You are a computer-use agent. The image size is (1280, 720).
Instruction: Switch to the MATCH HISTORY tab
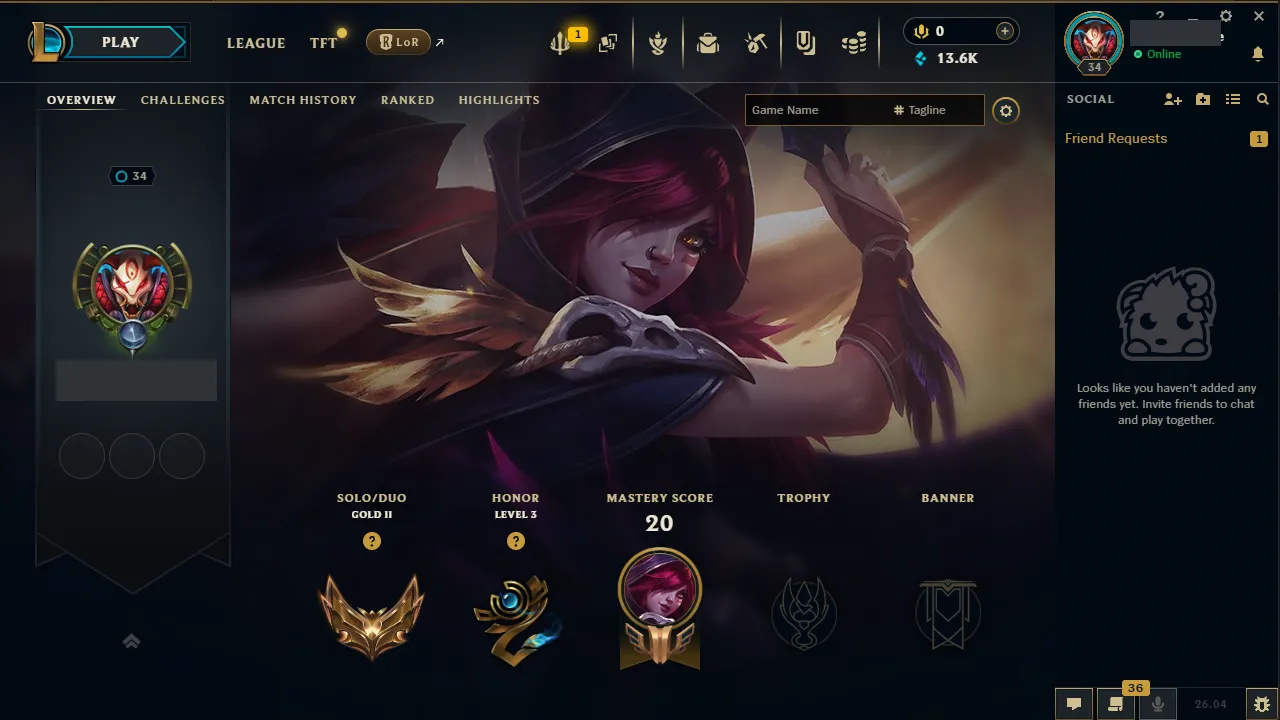click(x=303, y=100)
